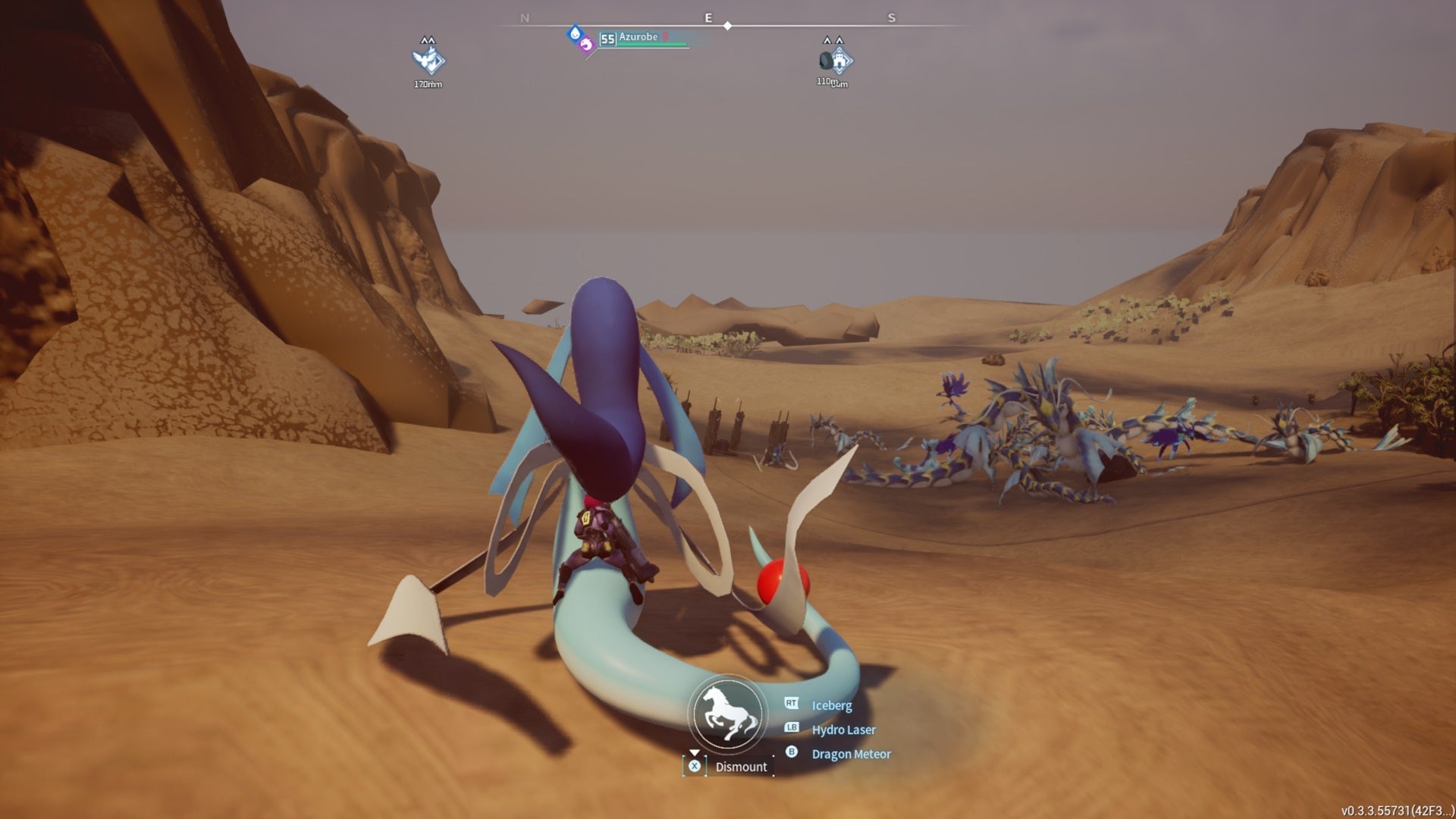The width and height of the screenshot is (1456, 819).
Task: Expand the double chevrons above the 170m marker
Action: point(427,40)
